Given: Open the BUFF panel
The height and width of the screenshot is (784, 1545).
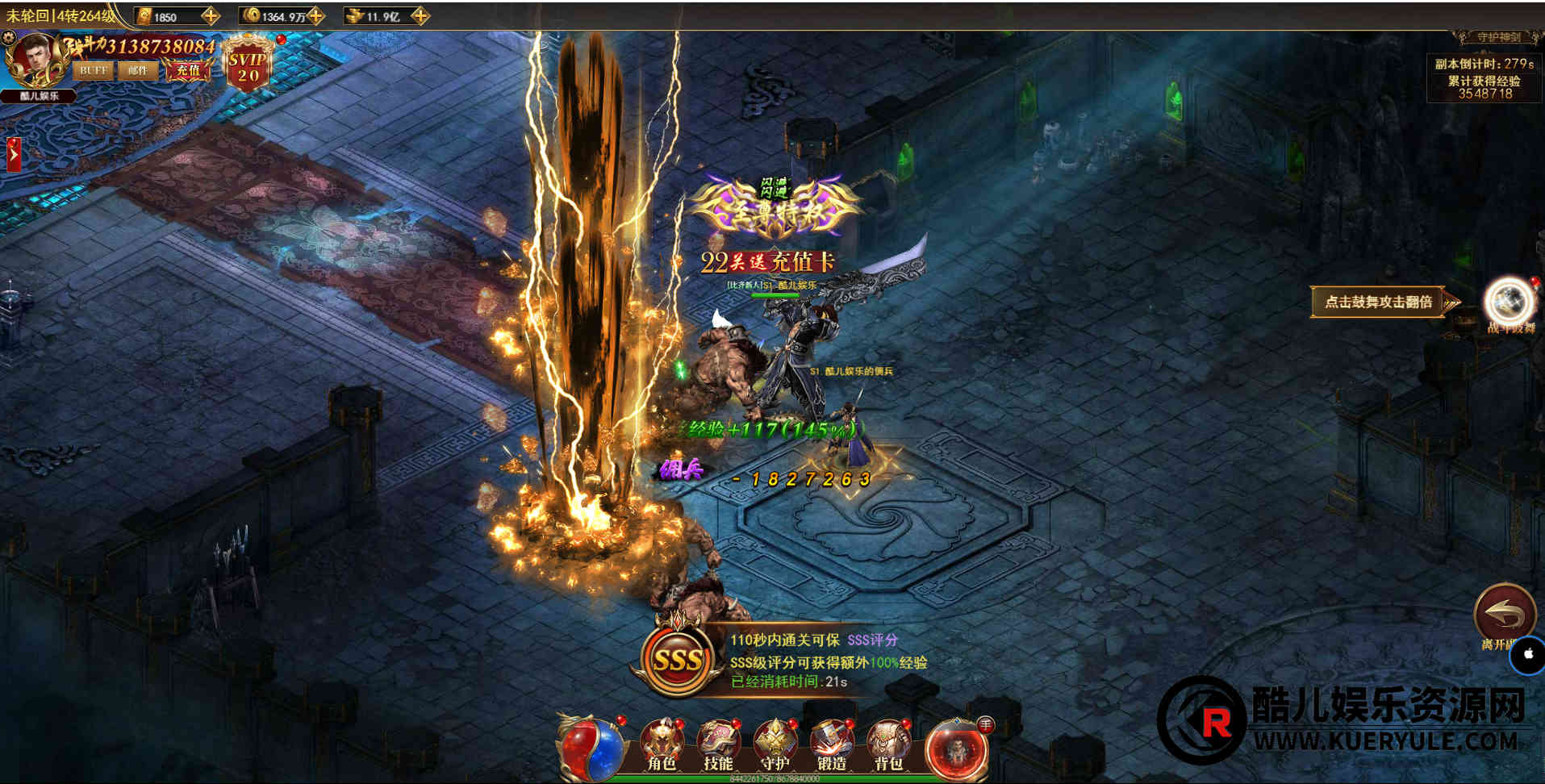Looking at the screenshot, I should [93, 71].
